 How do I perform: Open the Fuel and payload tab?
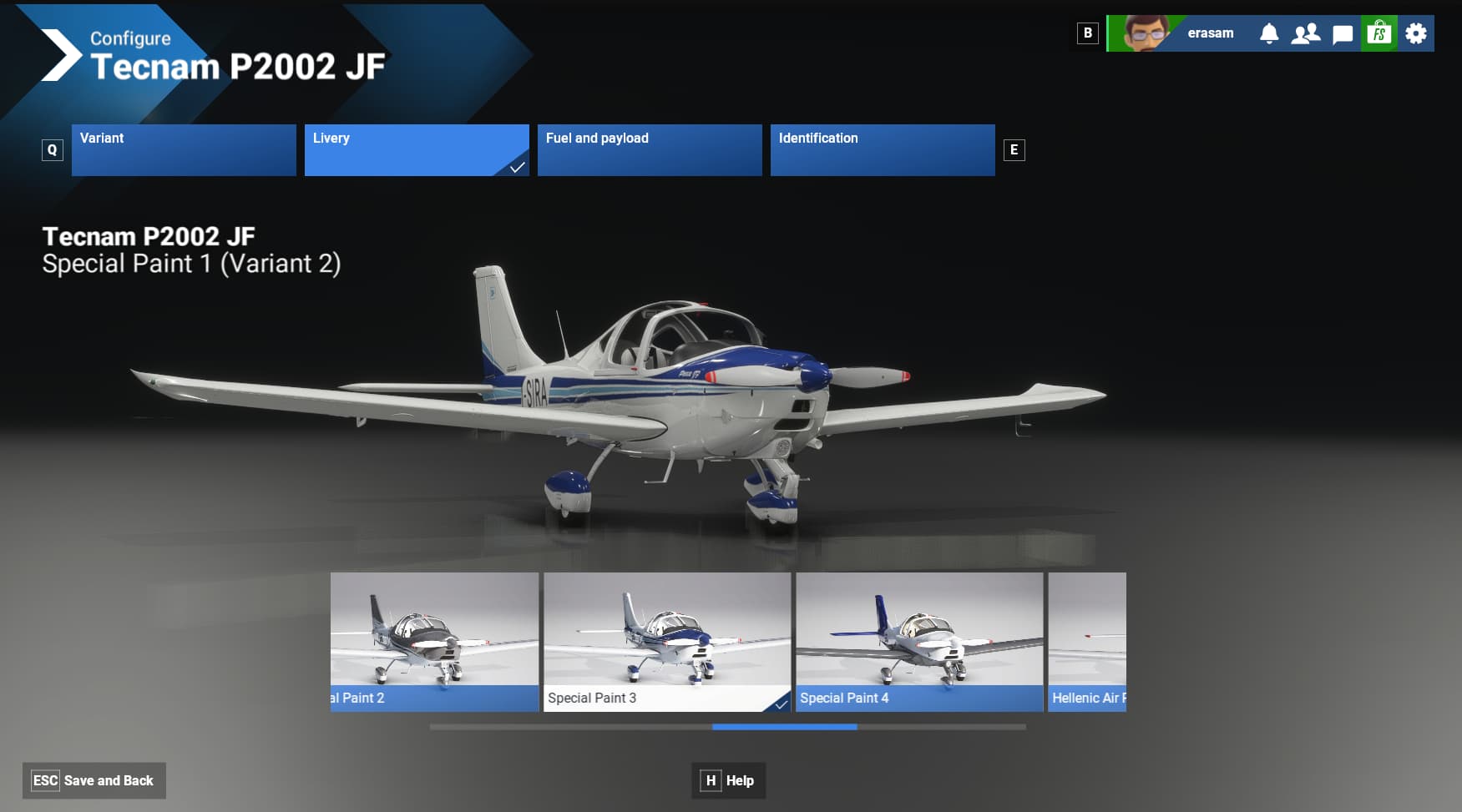[x=649, y=149]
